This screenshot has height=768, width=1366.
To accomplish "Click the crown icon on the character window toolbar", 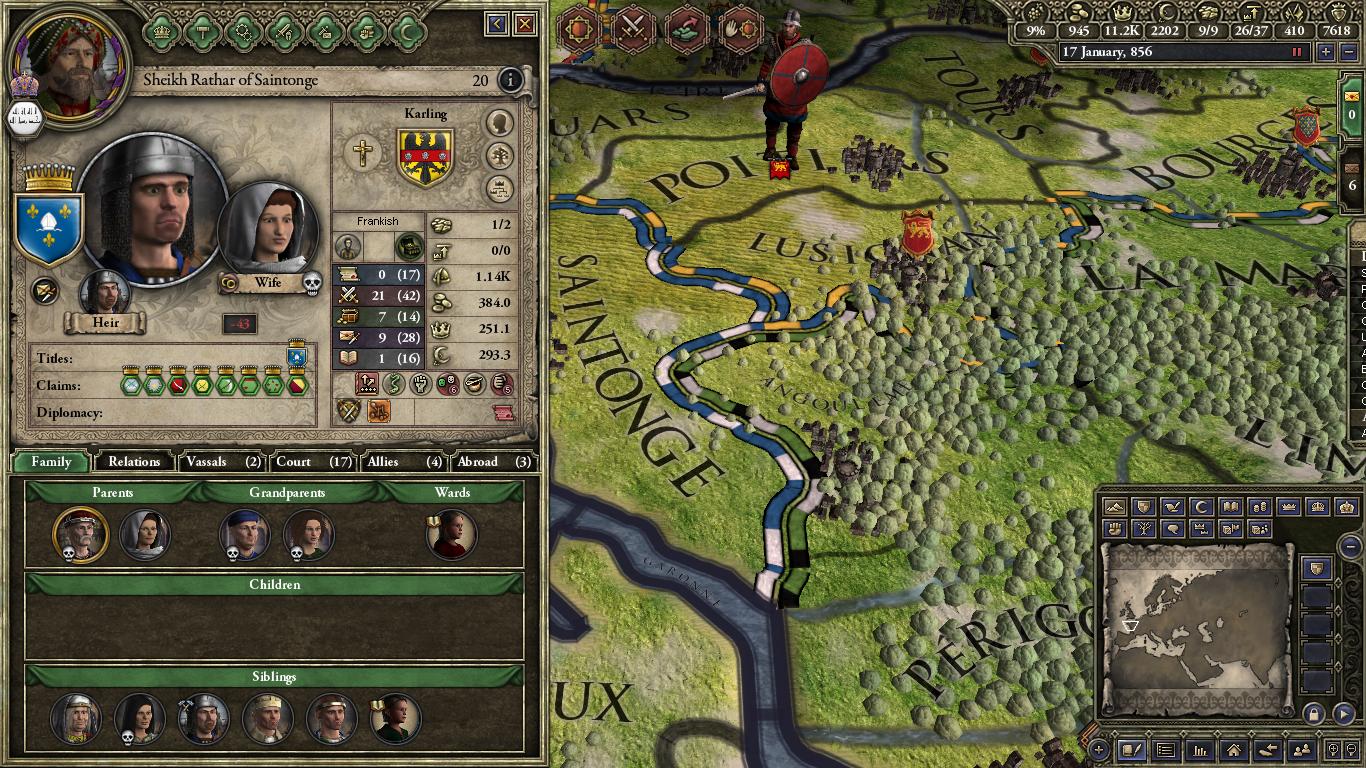I will (160, 30).
